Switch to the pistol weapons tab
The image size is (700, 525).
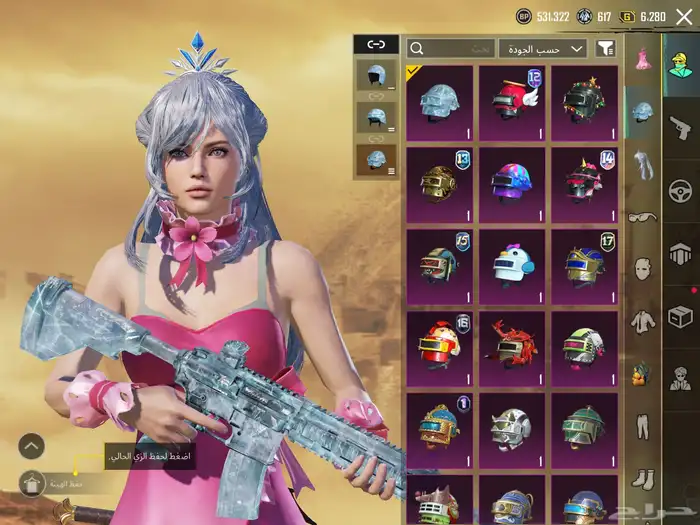coord(680,128)
